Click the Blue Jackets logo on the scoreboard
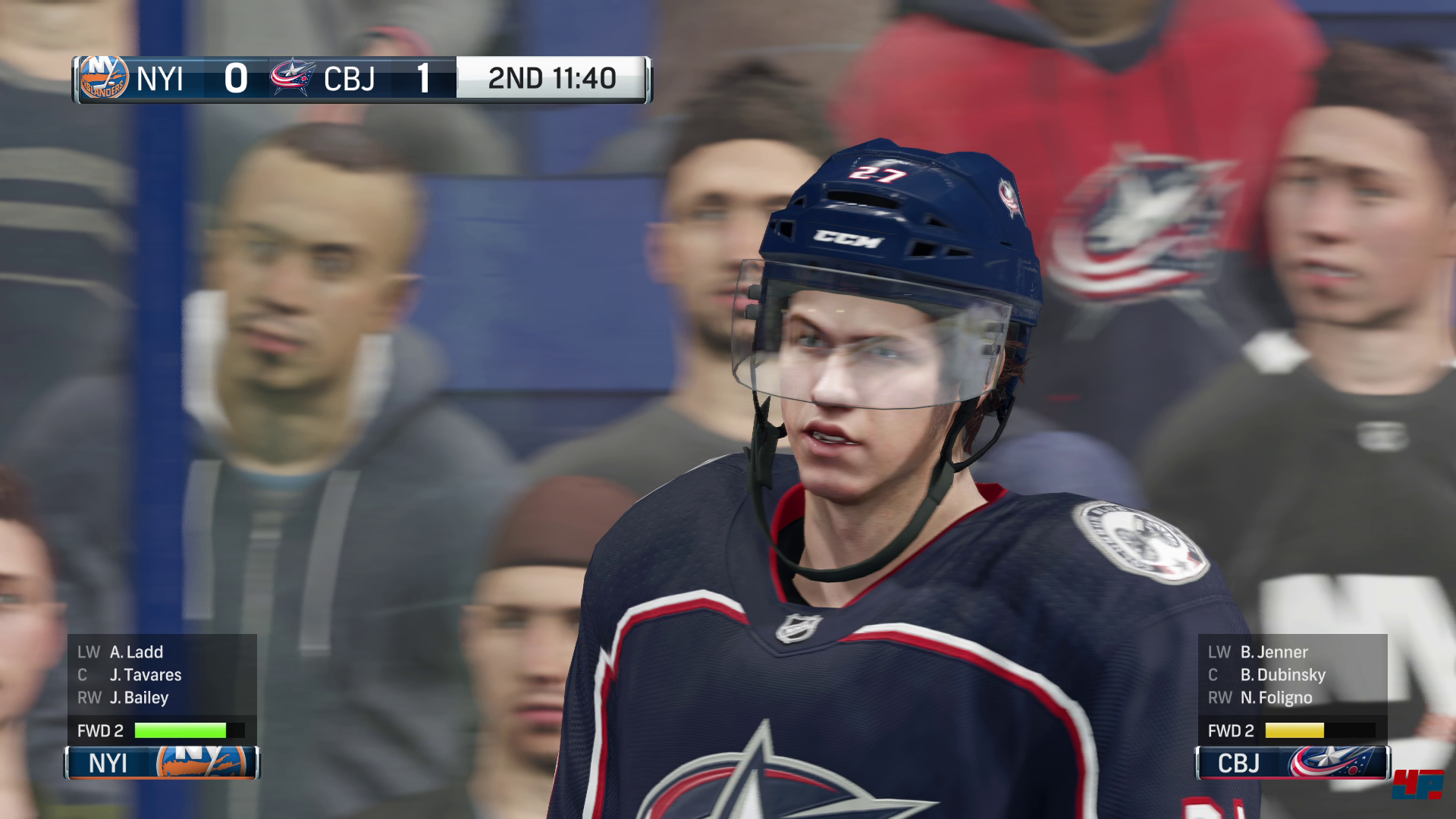 point(292,78)
